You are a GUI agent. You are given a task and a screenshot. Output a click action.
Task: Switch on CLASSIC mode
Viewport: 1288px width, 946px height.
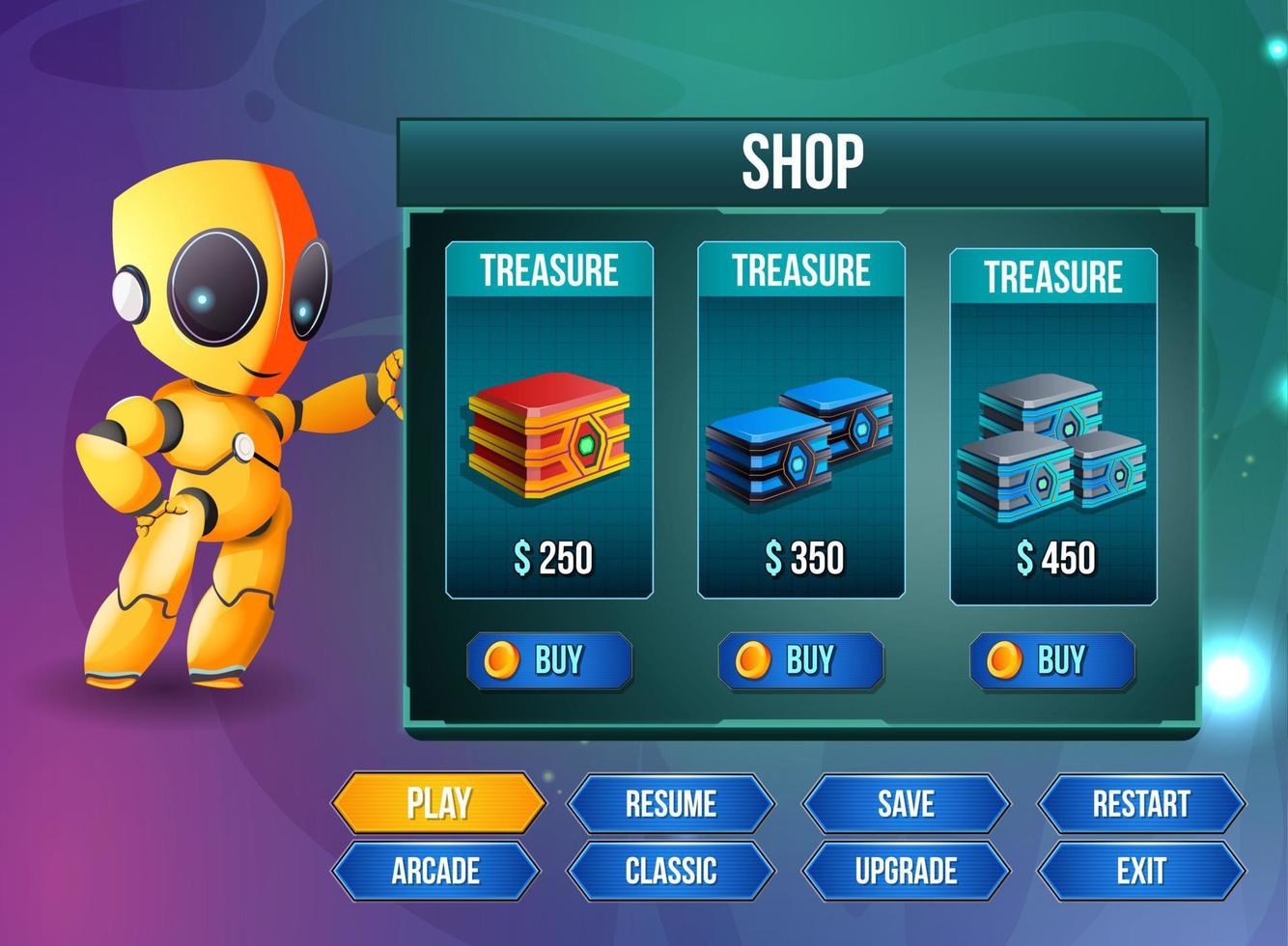click(x=673, y=870)
